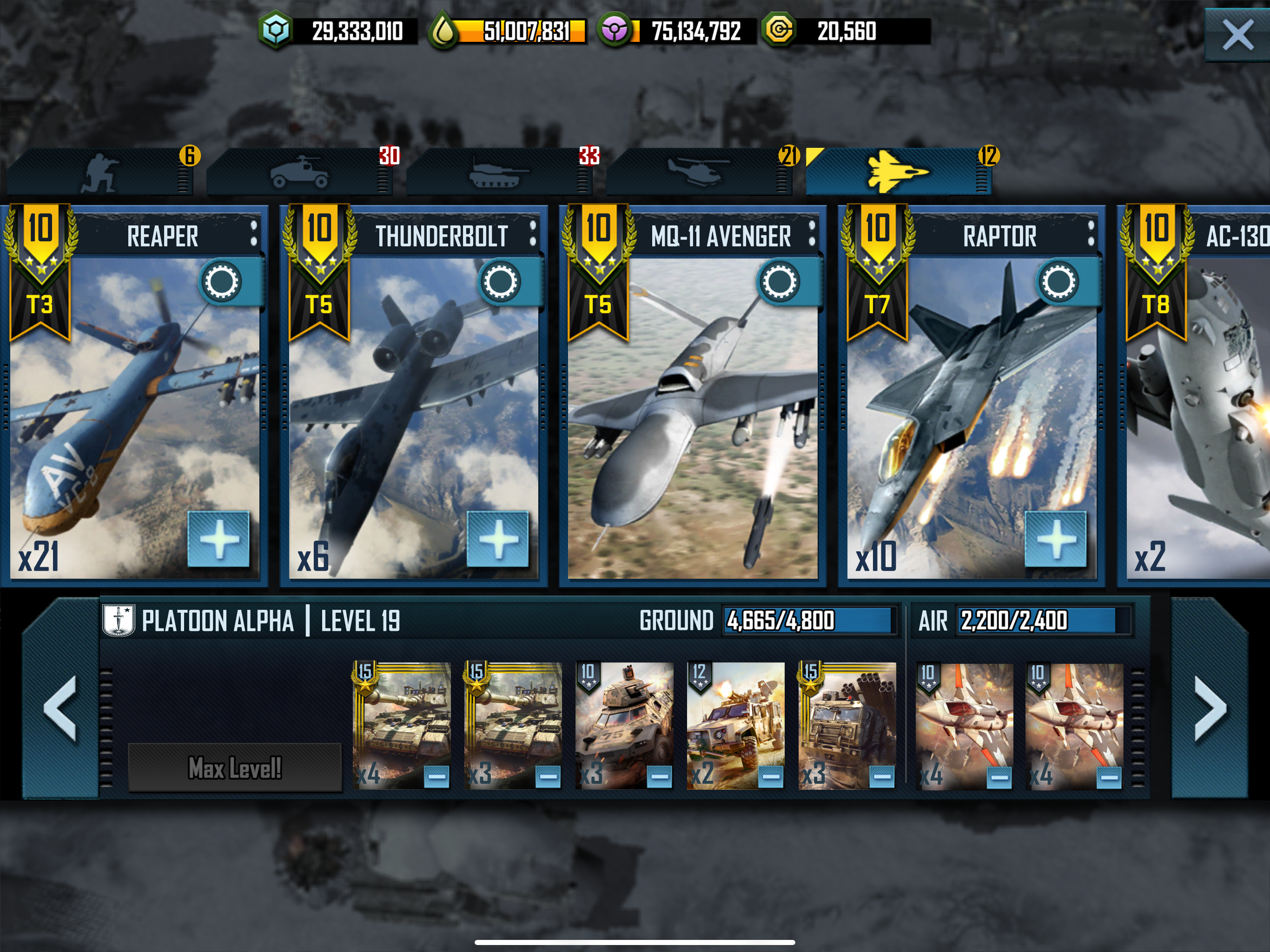Remove the level 15 rocket launcher truck

882,777
